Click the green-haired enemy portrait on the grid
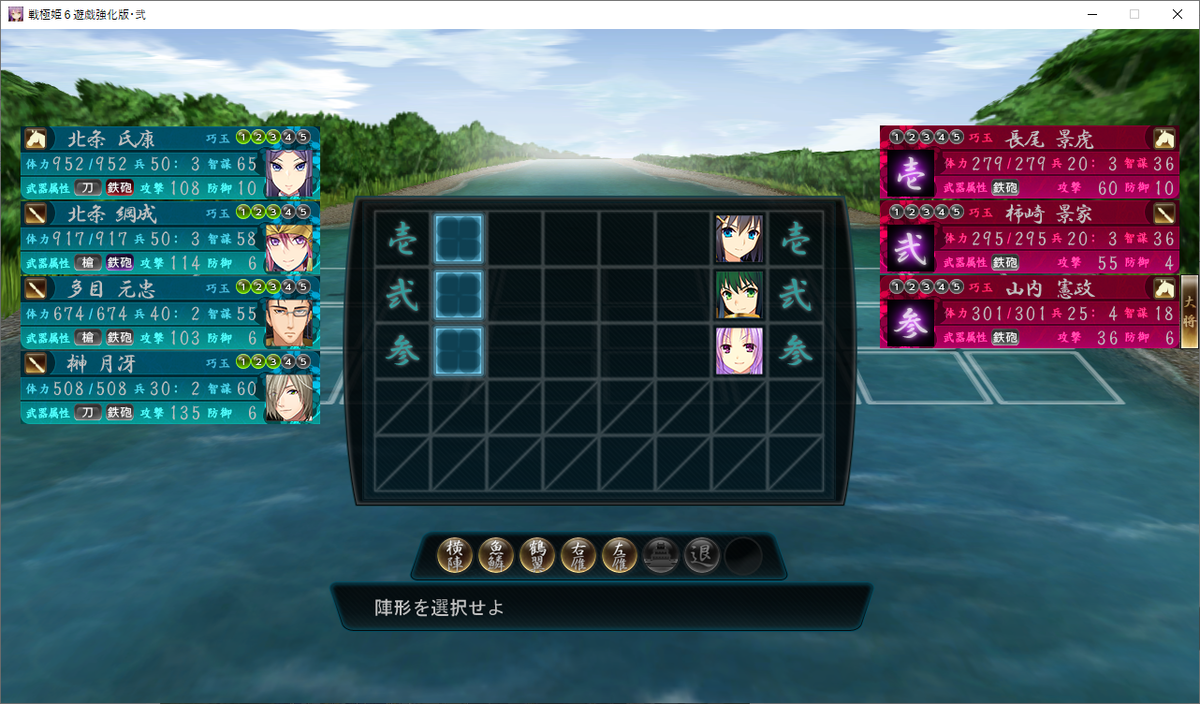The width and height of the screenshot is (1200, 704). [739, 295]
